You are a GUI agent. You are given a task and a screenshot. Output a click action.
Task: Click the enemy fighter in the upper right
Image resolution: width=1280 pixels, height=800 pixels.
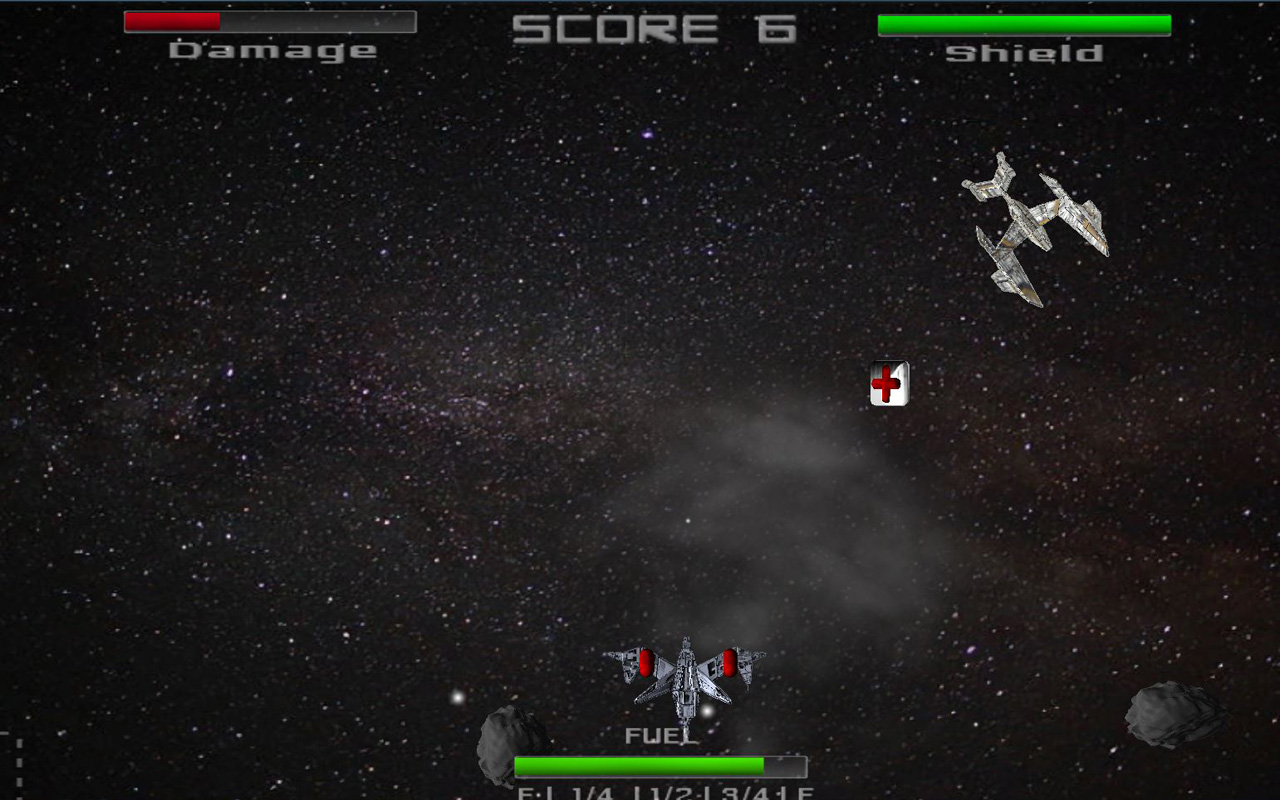click(1030, 220)
